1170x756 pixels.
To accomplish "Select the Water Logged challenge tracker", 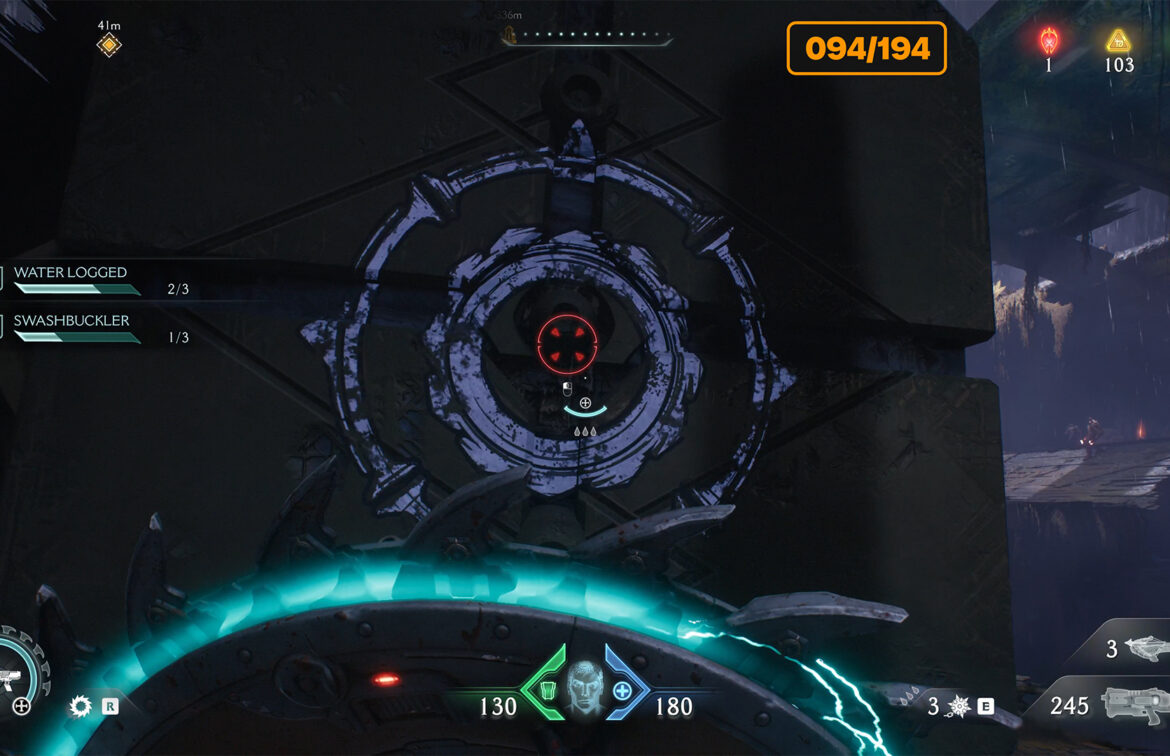I will pos(71,273).
